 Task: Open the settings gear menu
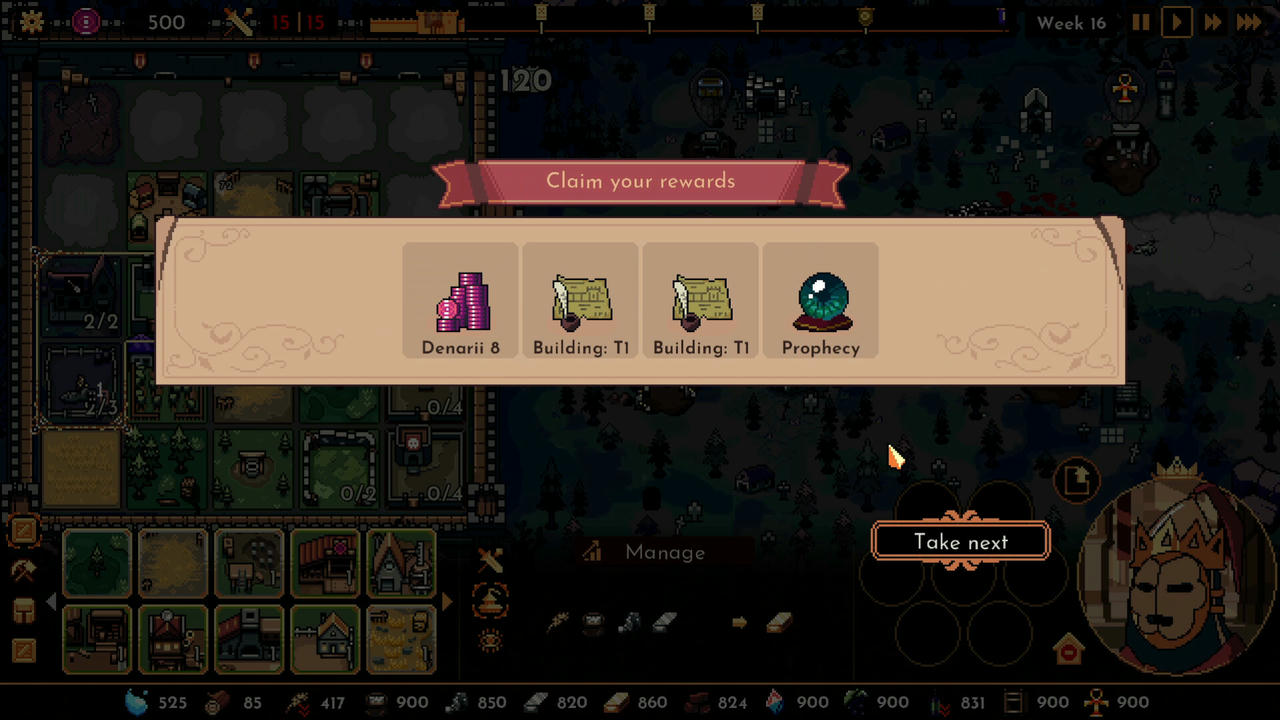[31, 22]
